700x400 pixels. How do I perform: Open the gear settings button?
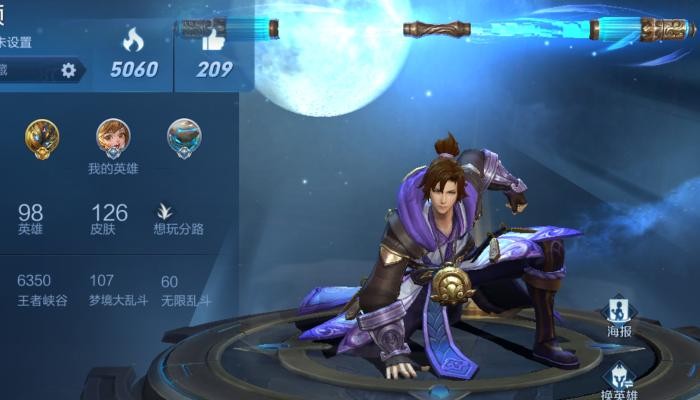(68, 70)
